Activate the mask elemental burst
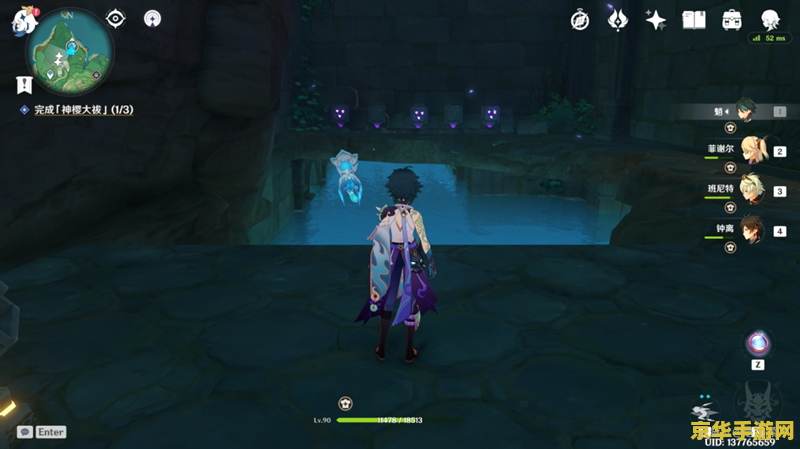Image resolution: width=800 pixels, height=449 pixels. pos(759,405)
